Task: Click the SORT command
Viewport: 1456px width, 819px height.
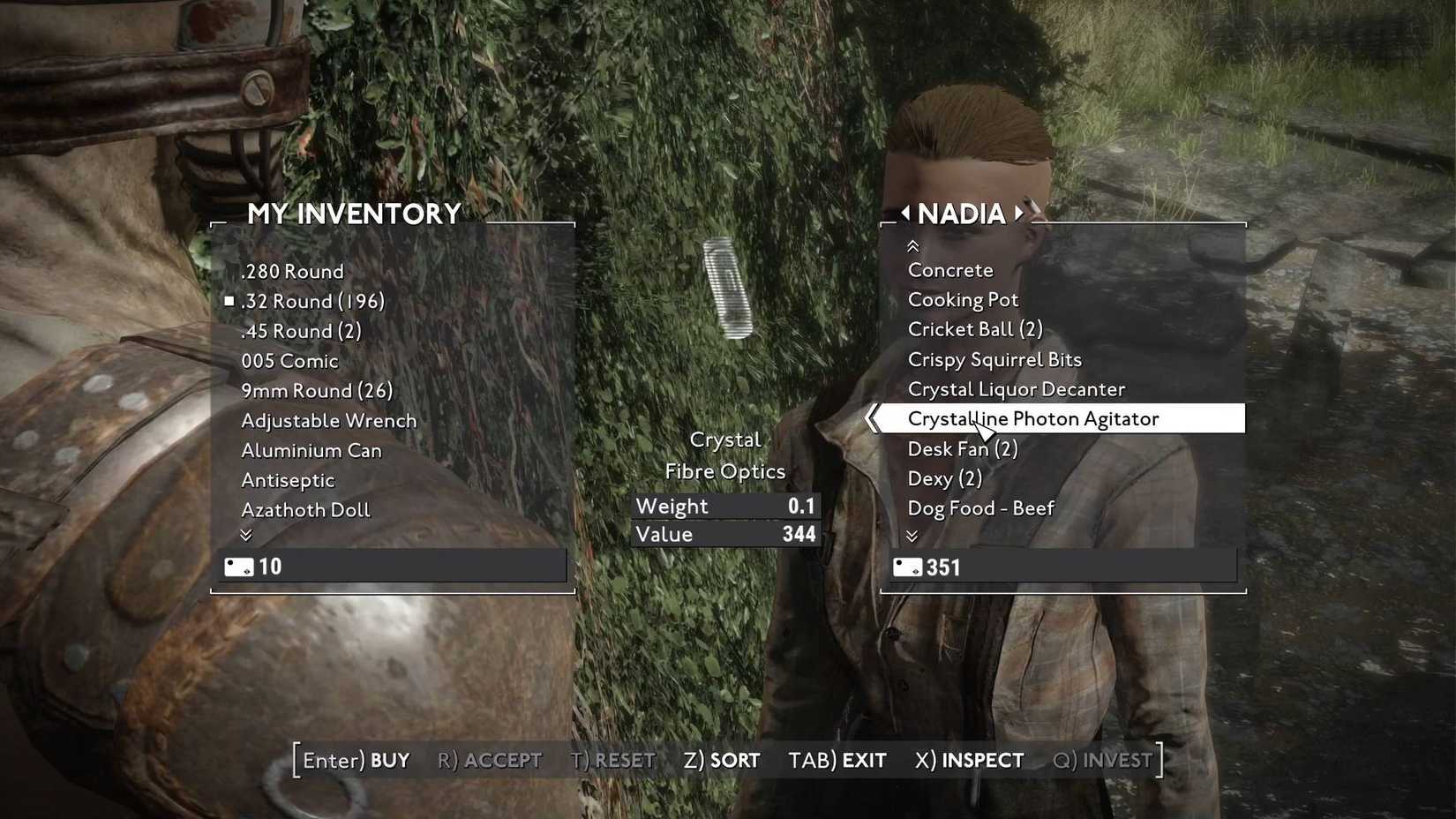Action: (722, 759)
